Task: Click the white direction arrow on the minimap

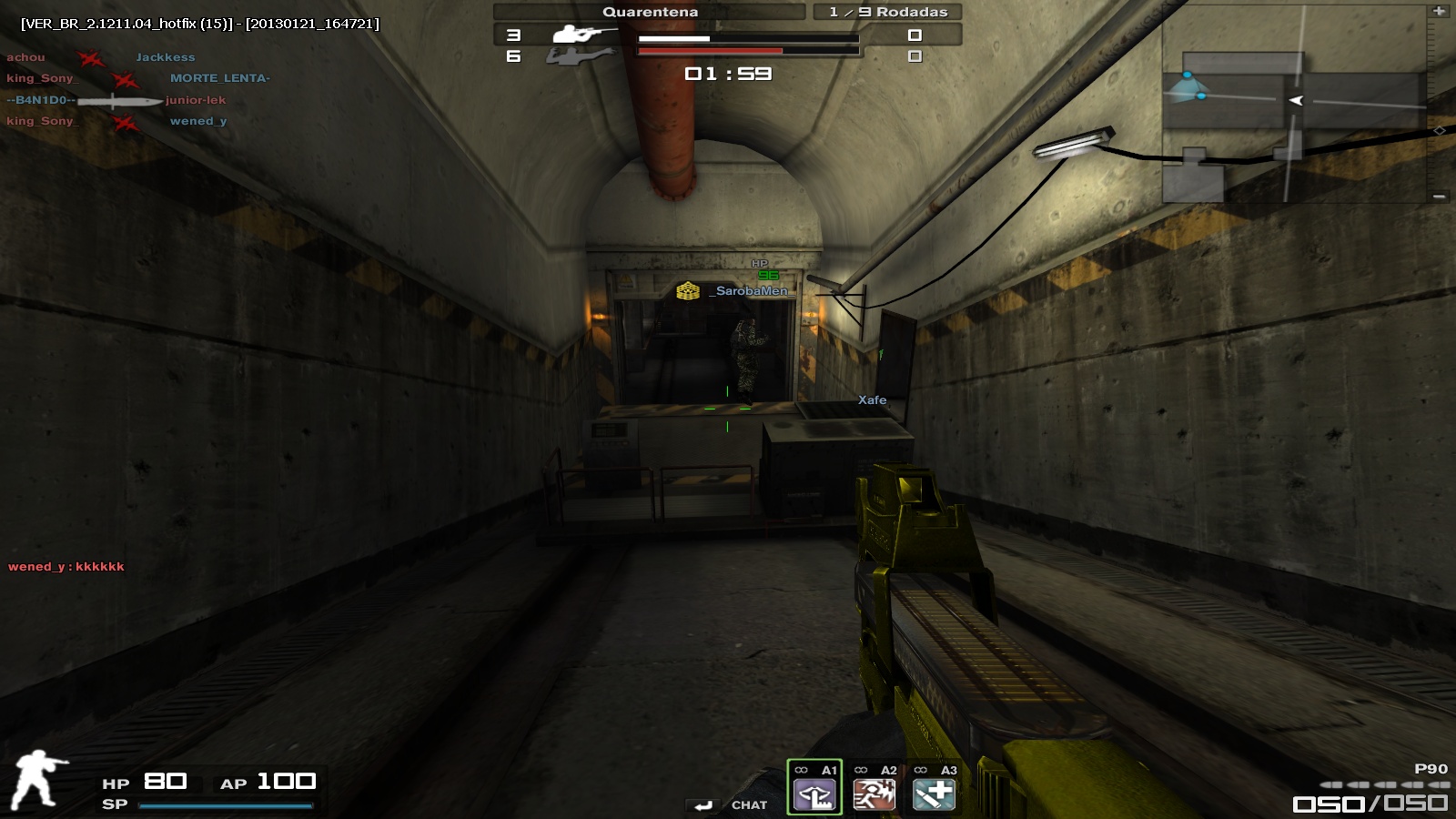Action: tap(1296, 102)
